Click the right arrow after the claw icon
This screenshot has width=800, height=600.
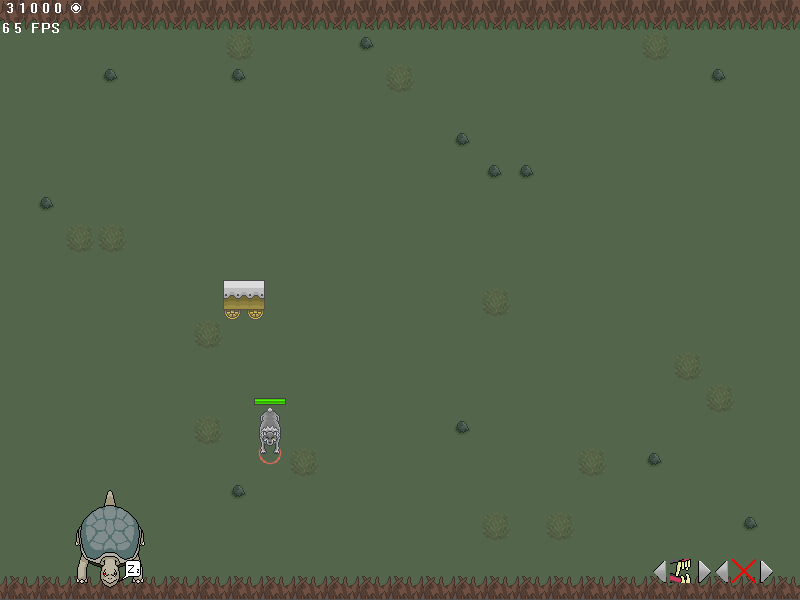[x=705, y=571]
